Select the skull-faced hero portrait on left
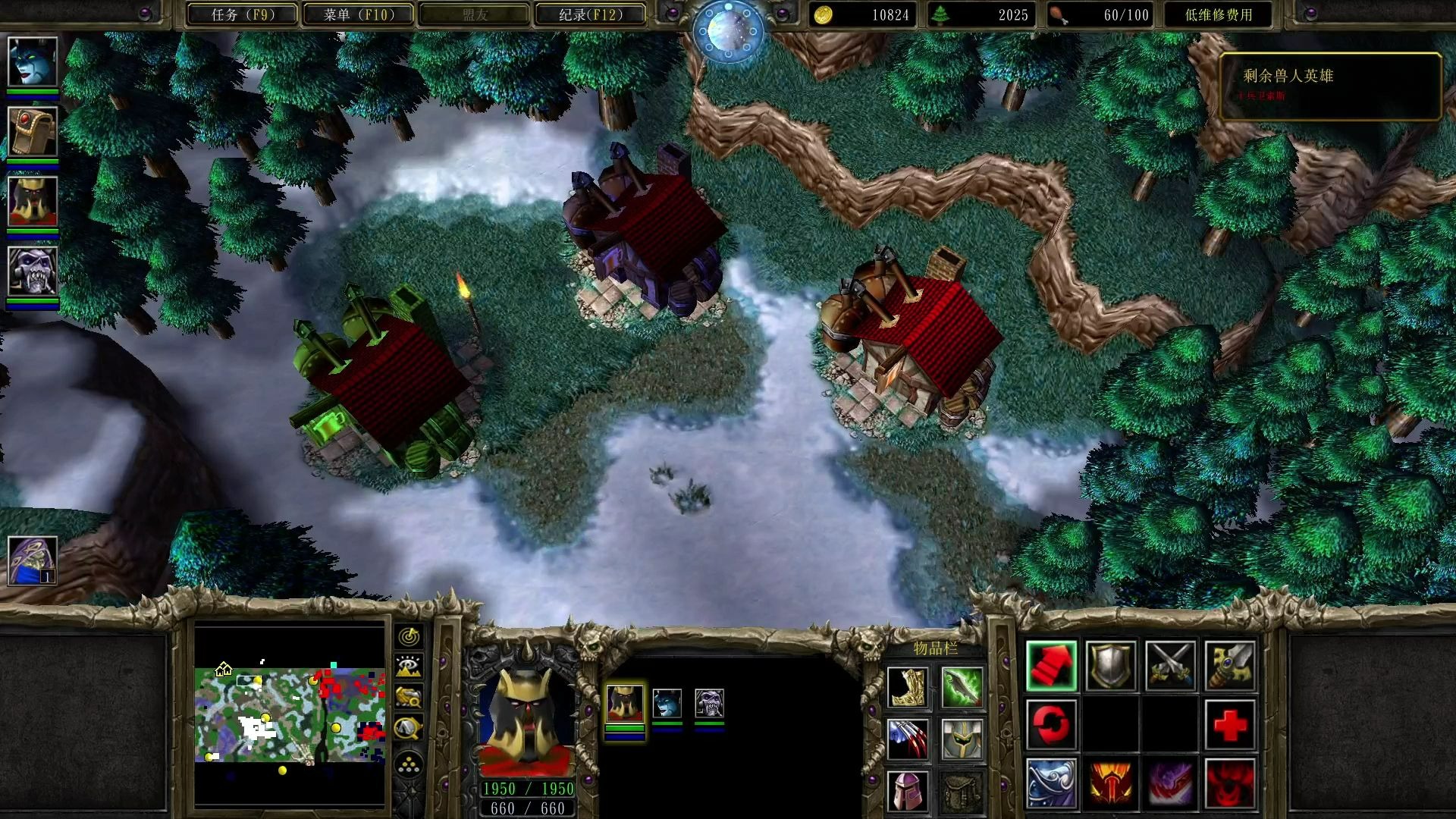This screenshot has height=819, width=1456. (33, 271)
